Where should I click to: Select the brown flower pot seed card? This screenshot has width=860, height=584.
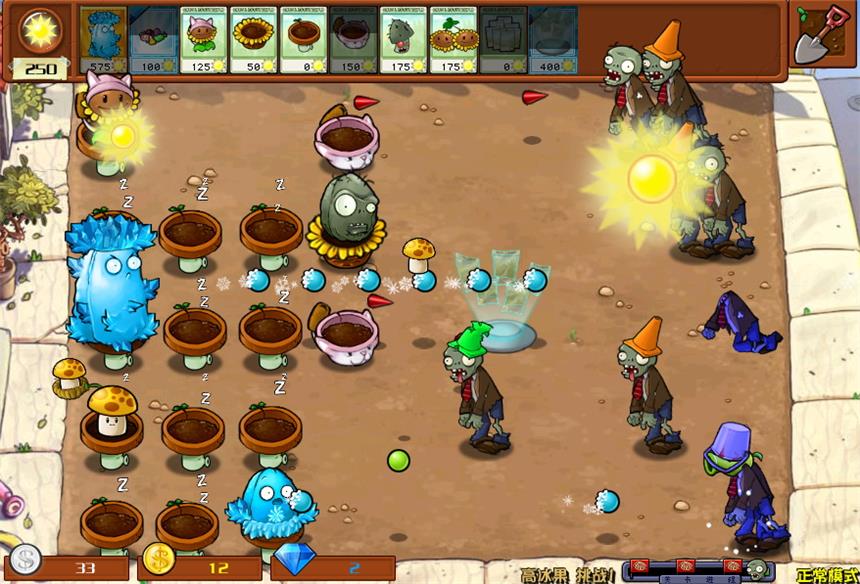[304, 39]
